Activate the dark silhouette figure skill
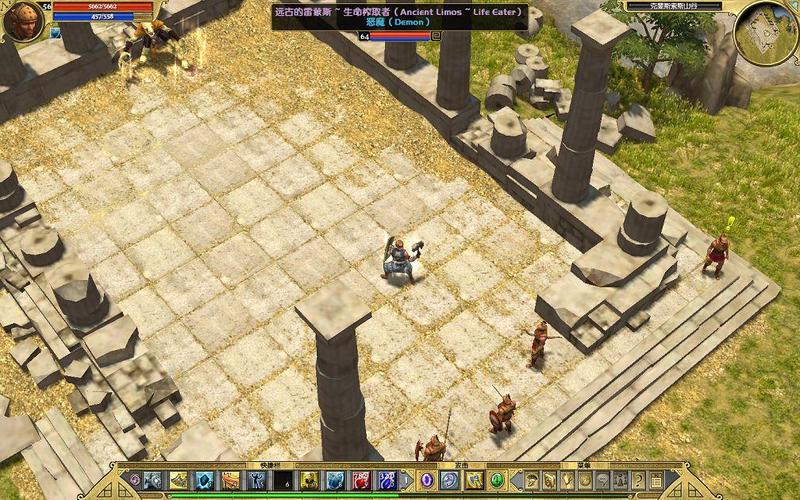 click(257, 480)
